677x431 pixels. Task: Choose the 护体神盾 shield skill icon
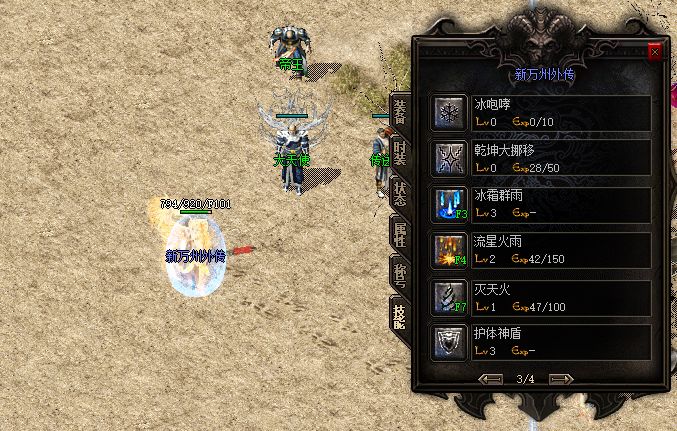click(x=448, y=341)
